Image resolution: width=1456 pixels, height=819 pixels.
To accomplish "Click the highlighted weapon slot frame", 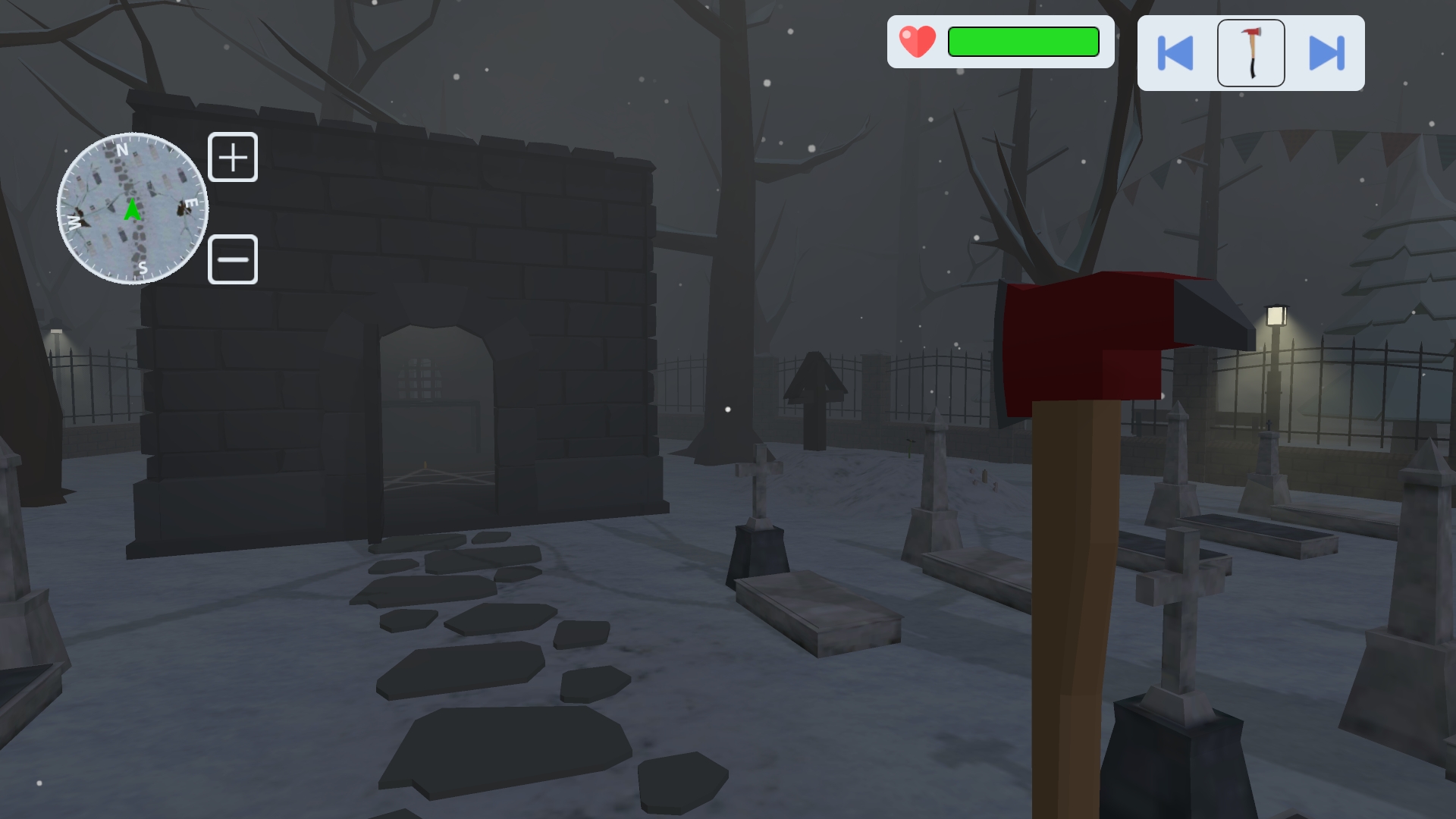I will point(1250,52).
